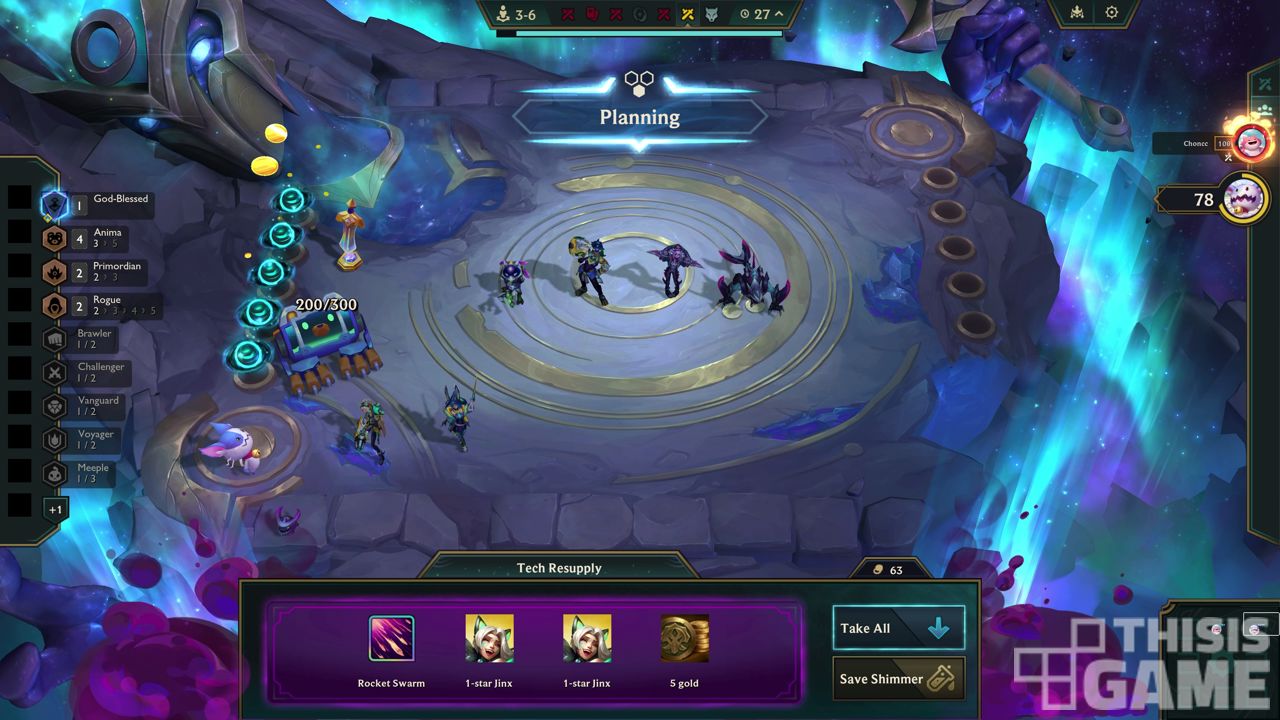Viewport: 1280px width, 720px height.
Task: View the Challenger trait entry
Action: point(54,372)
